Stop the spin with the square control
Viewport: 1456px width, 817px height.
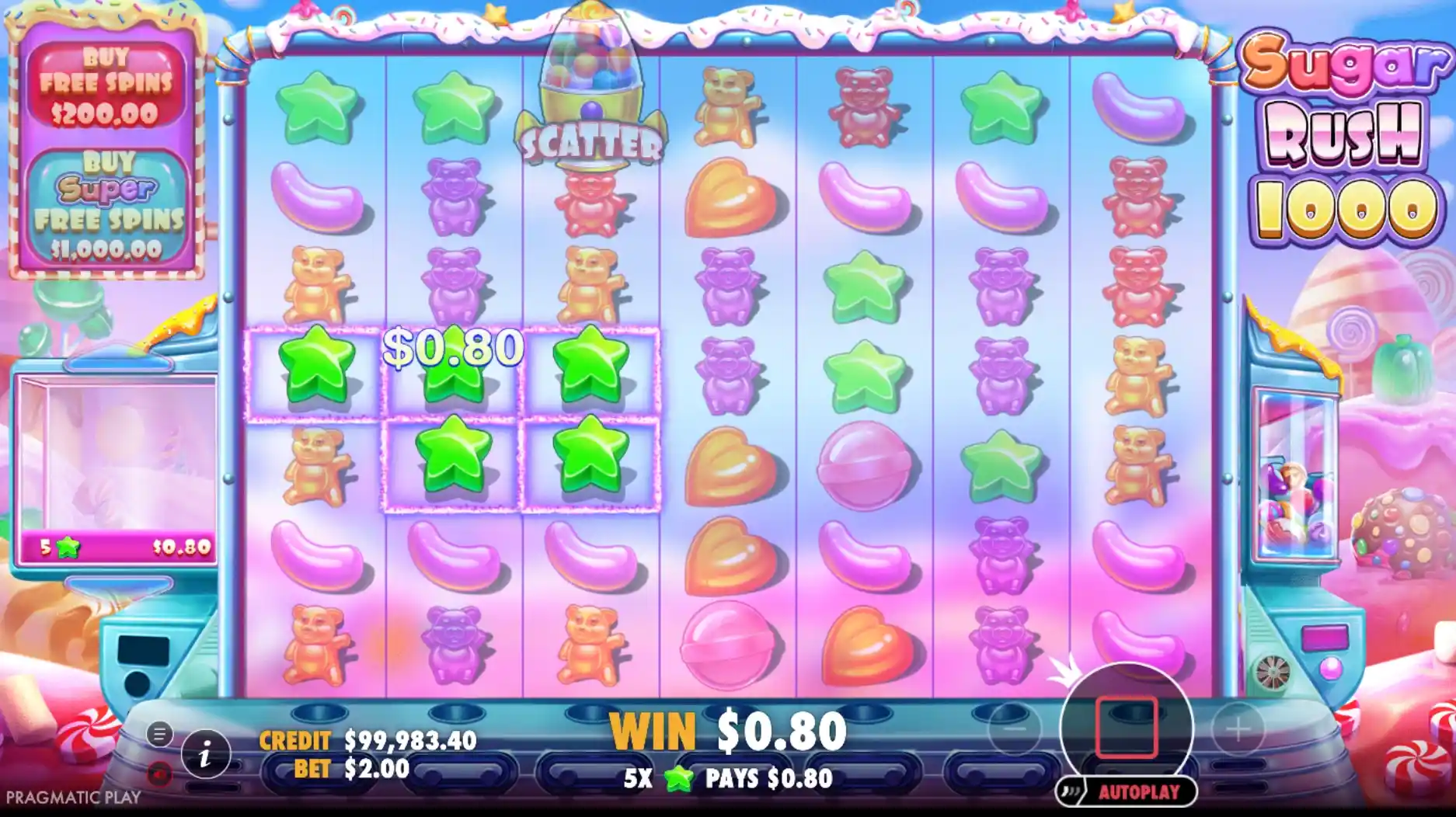point(1125,728)
